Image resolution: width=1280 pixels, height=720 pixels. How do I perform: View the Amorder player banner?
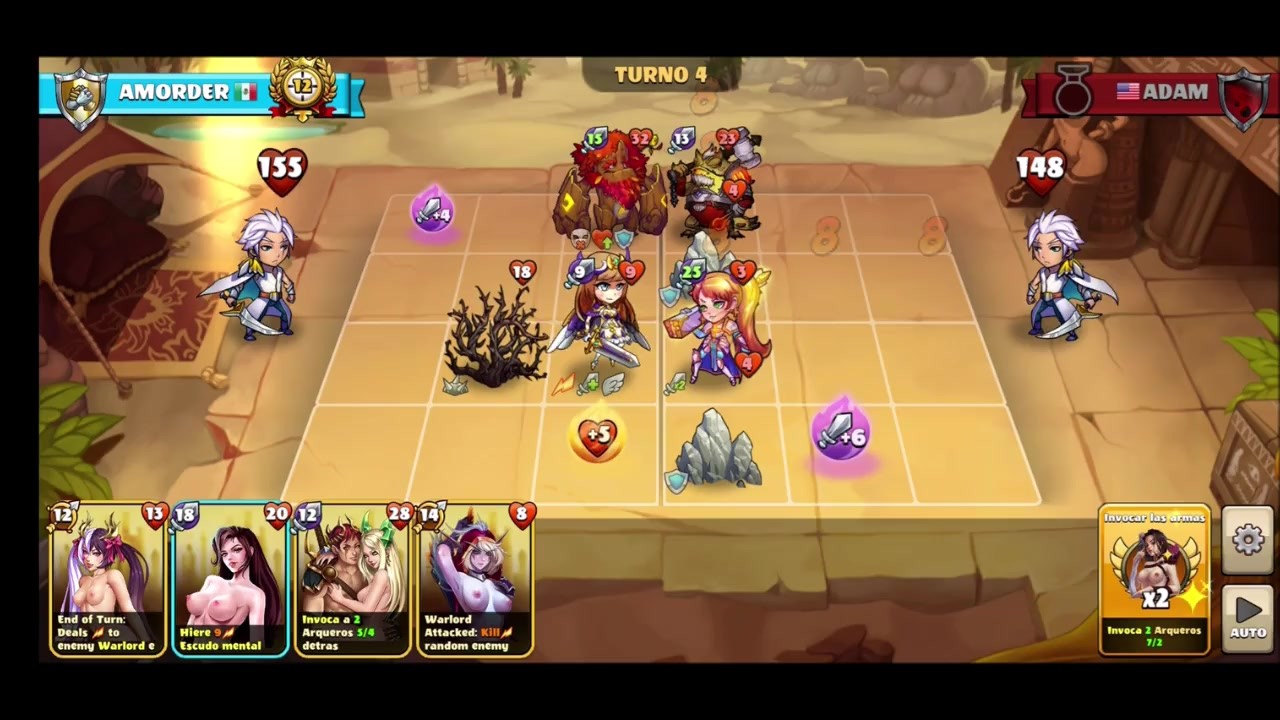tap(200, 93)
